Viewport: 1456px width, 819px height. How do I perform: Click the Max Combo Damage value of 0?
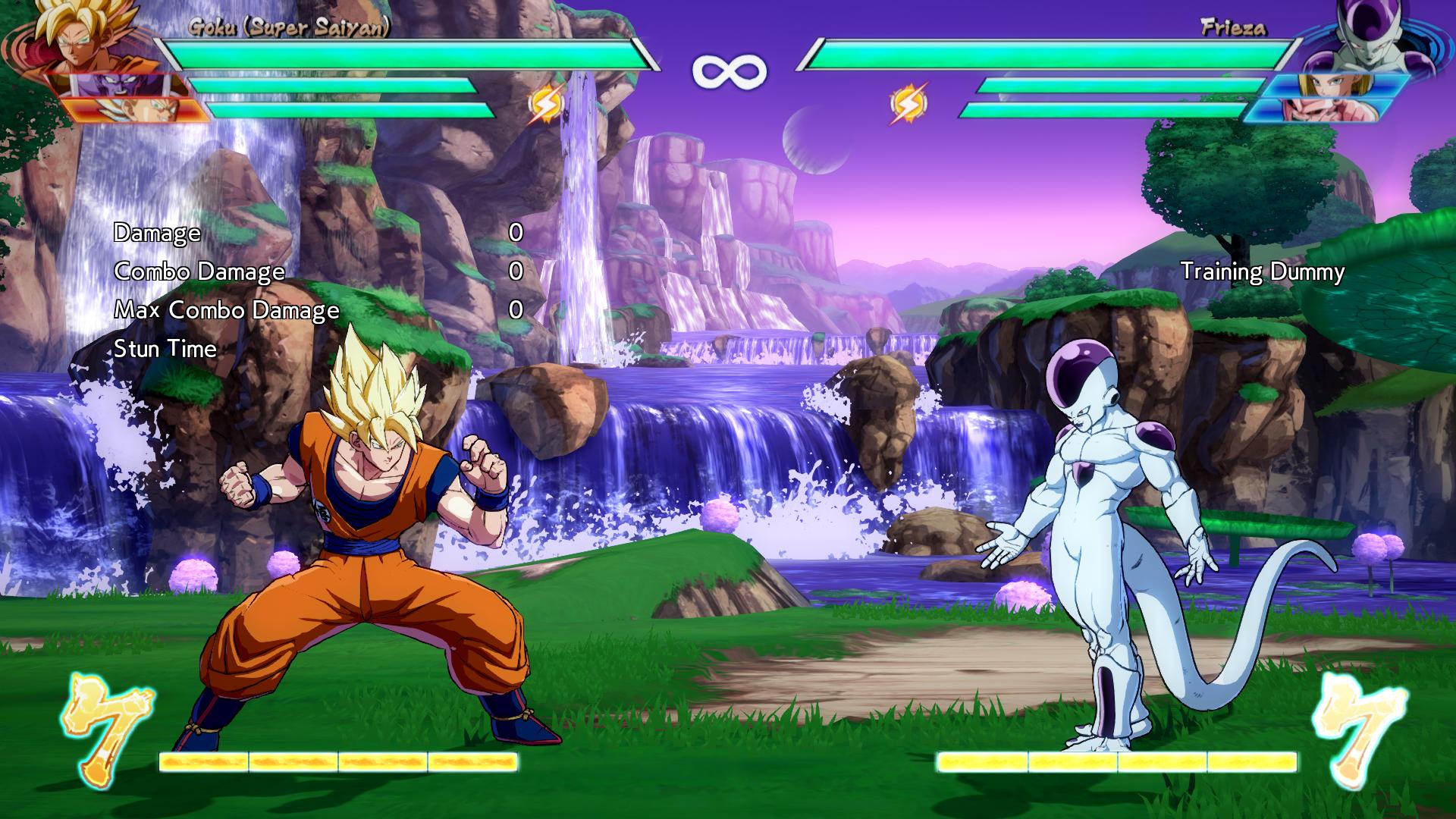point(516,309)
